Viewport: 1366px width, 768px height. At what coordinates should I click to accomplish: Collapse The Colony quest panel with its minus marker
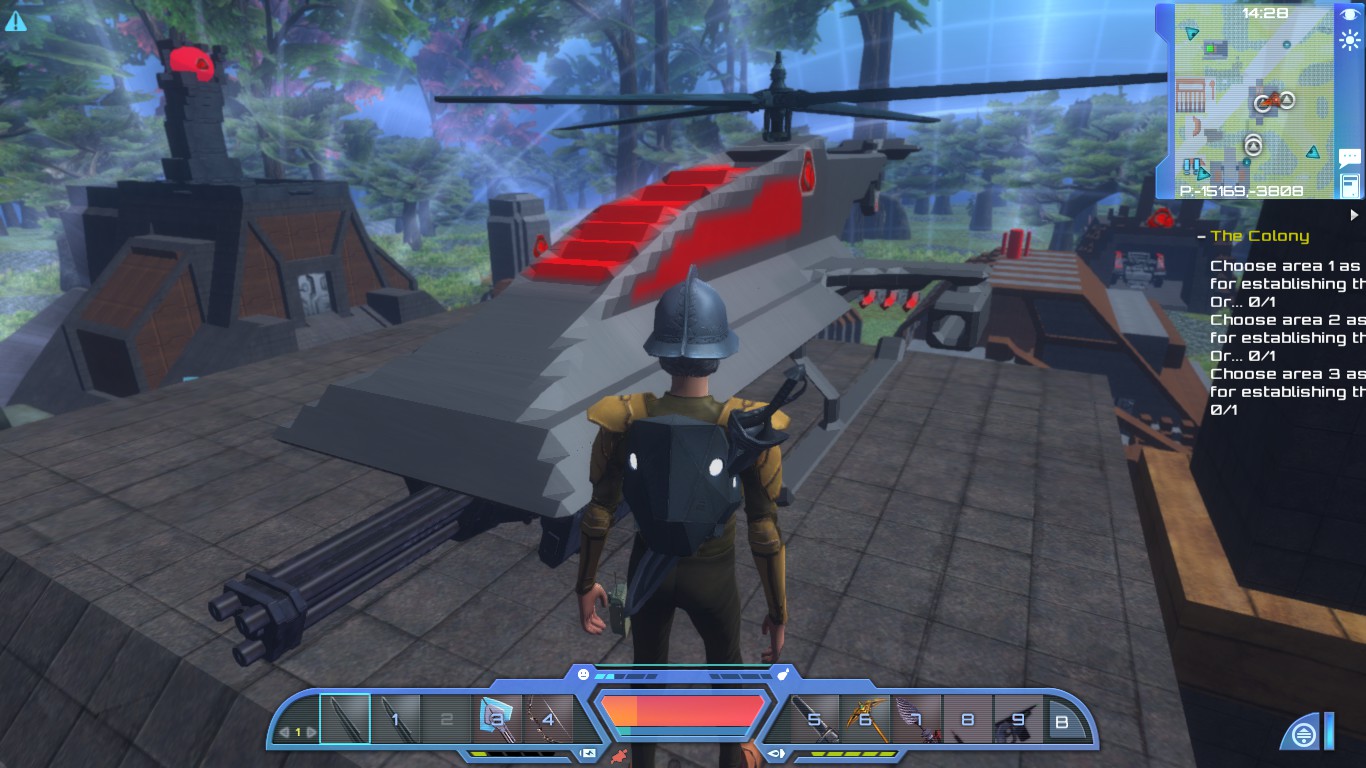[x=1199, y=237]
